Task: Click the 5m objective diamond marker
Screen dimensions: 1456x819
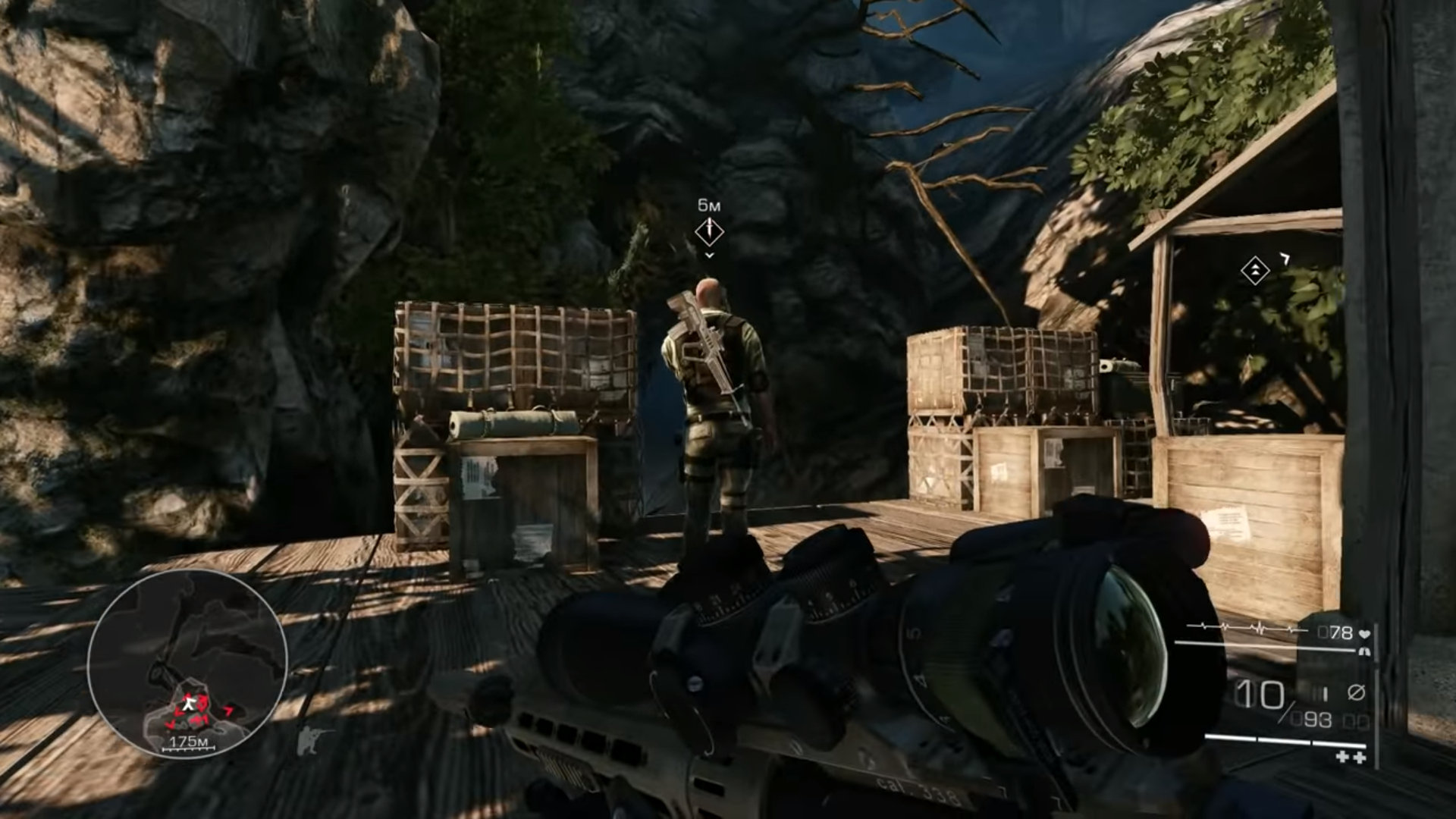Action: click(709, 231)
